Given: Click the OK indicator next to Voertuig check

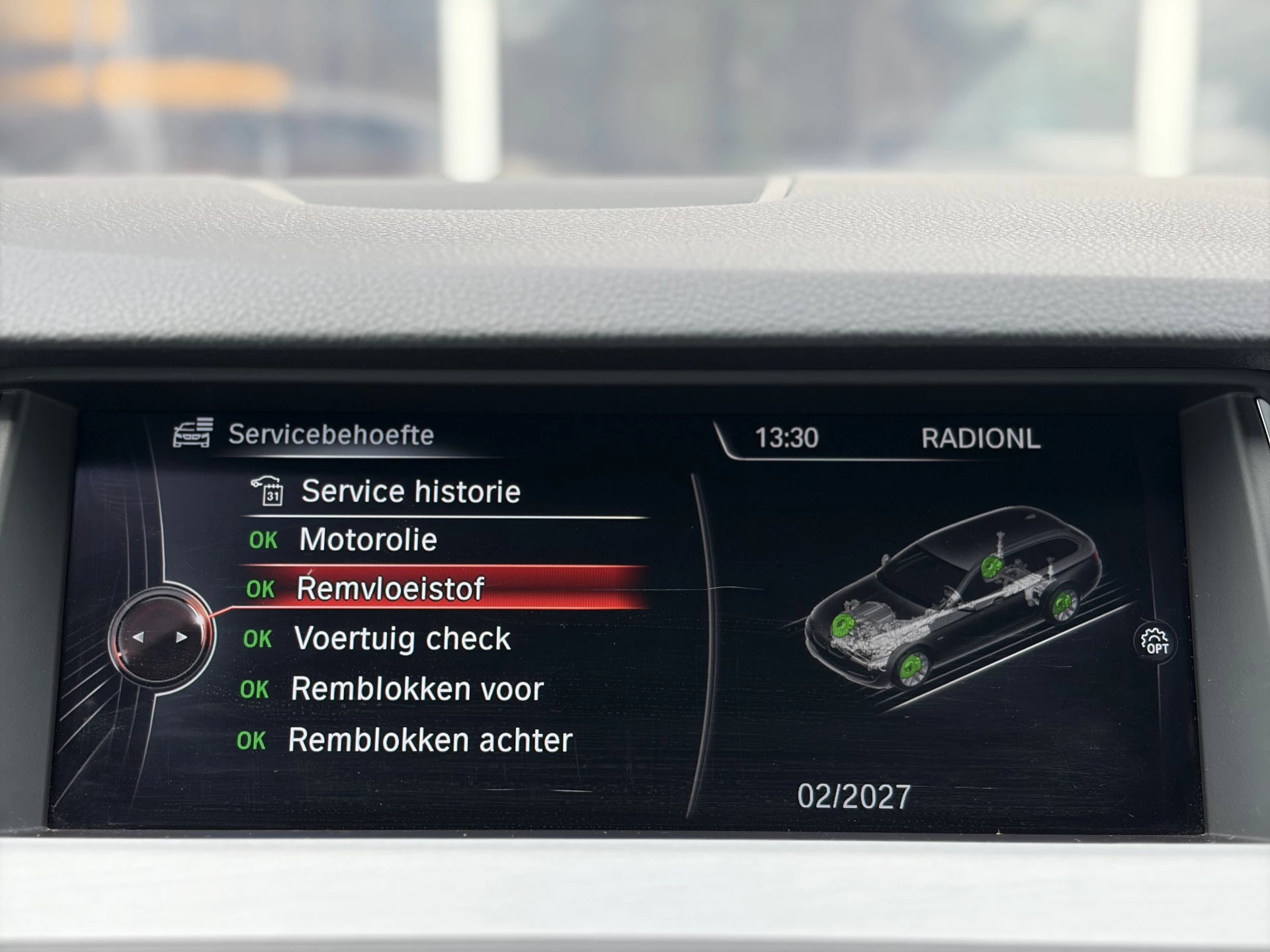Looking at the screenshot, I should (x=261, y=639).
